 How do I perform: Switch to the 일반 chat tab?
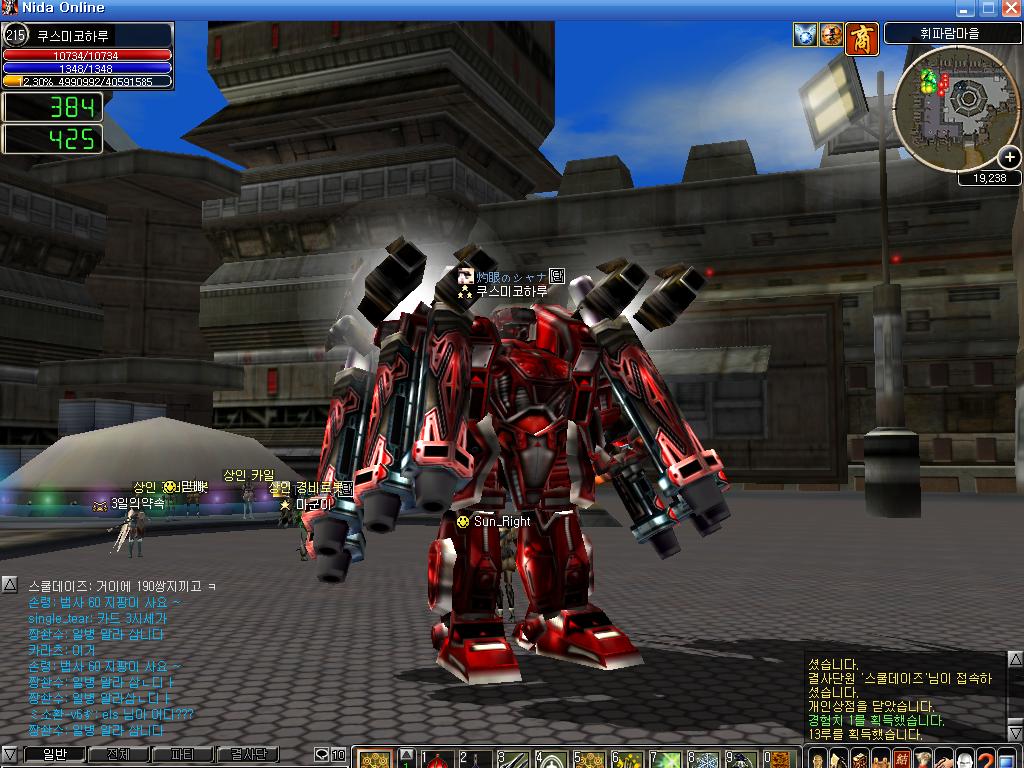[53, 755]
